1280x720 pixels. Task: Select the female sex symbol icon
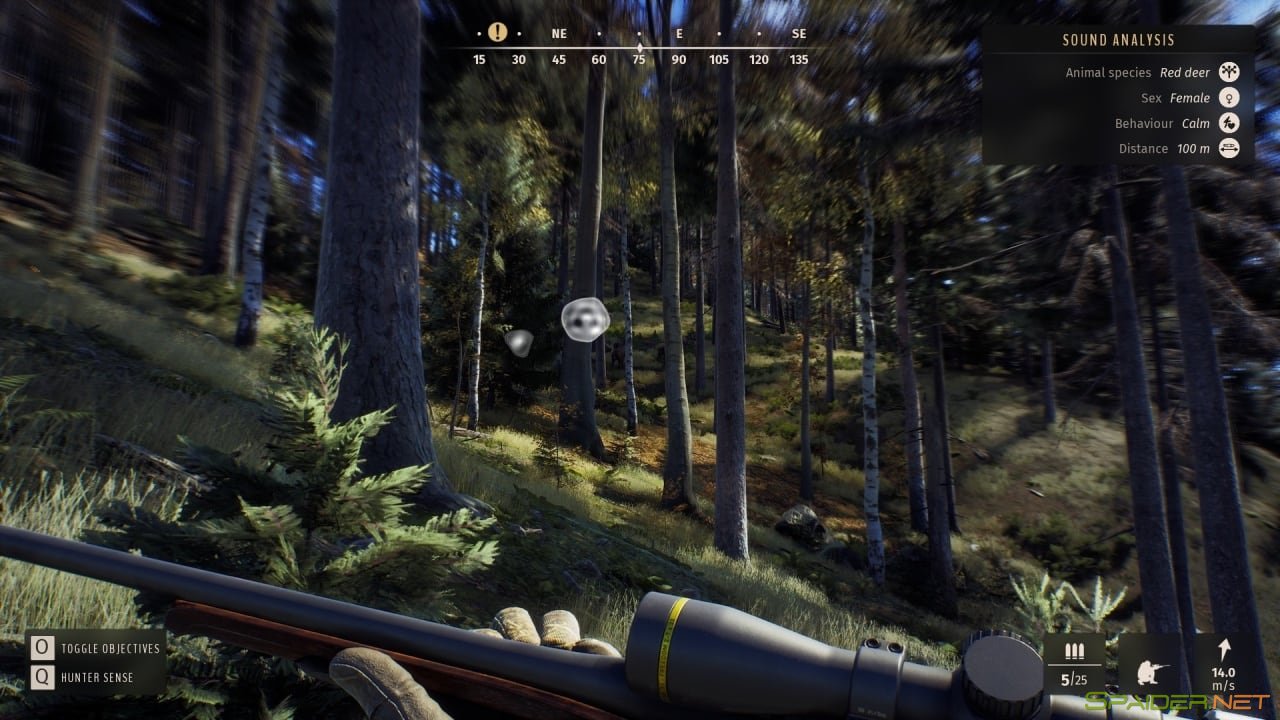(1229, 97)
